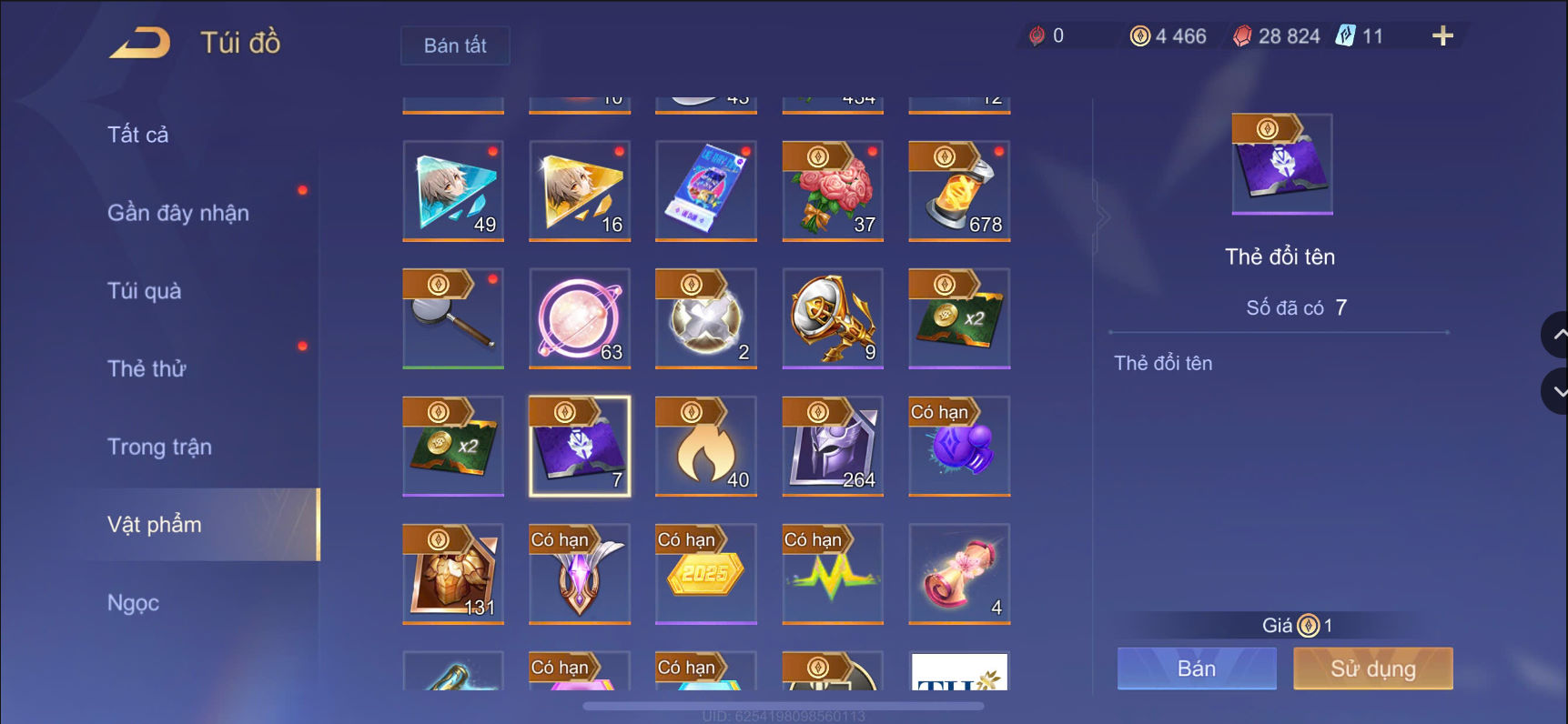The image size is (1568, 724).
Task: Select the purple helmet item showing 264
Action: (x=832, y=446)
